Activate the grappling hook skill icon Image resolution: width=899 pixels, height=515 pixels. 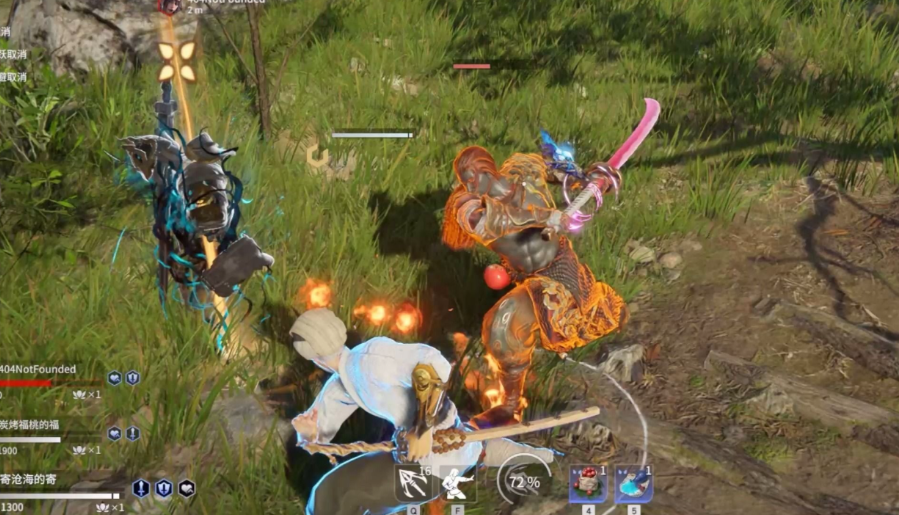(x=412, y=482)
